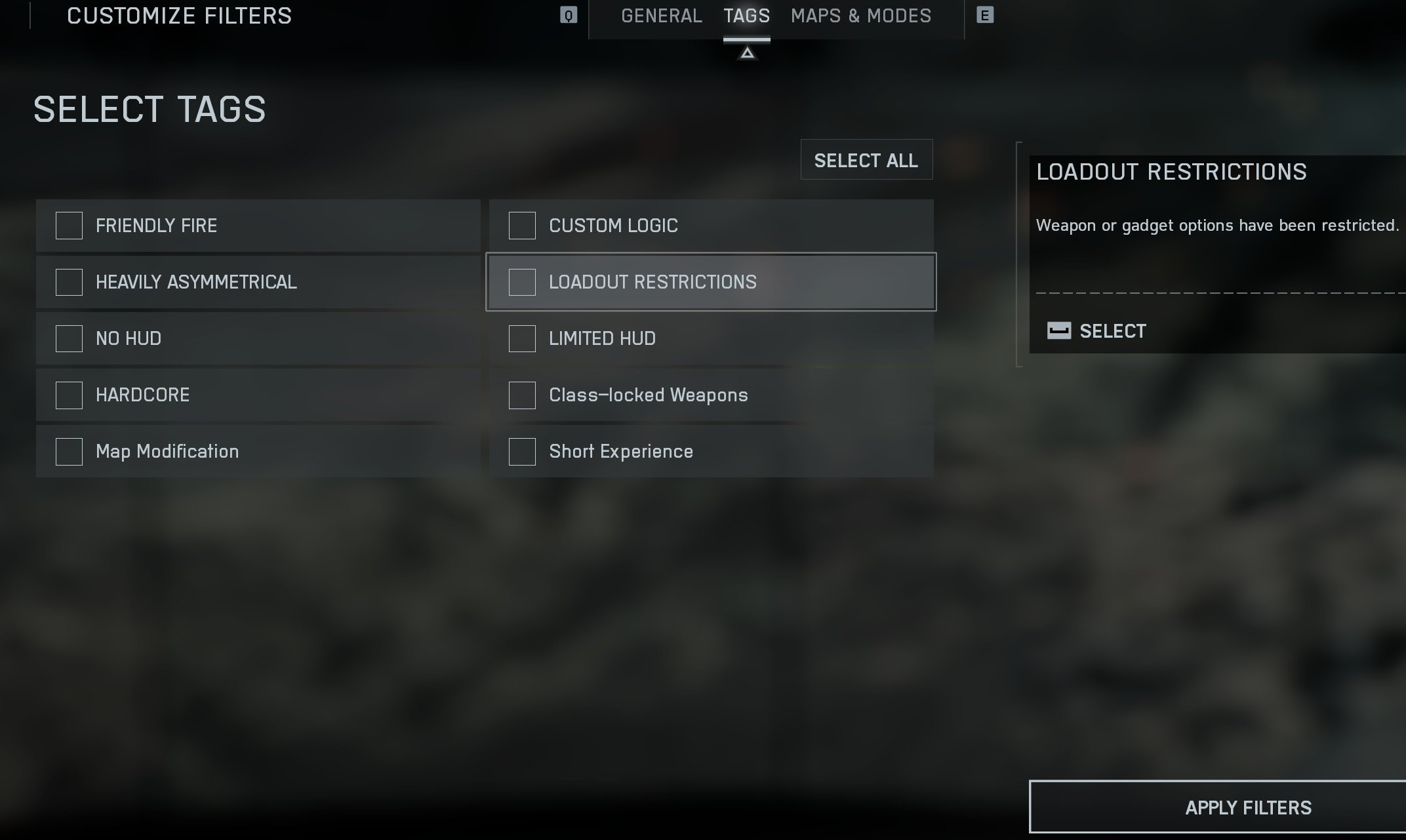Switch to the GENERAL tab

[x=661, y=16]
